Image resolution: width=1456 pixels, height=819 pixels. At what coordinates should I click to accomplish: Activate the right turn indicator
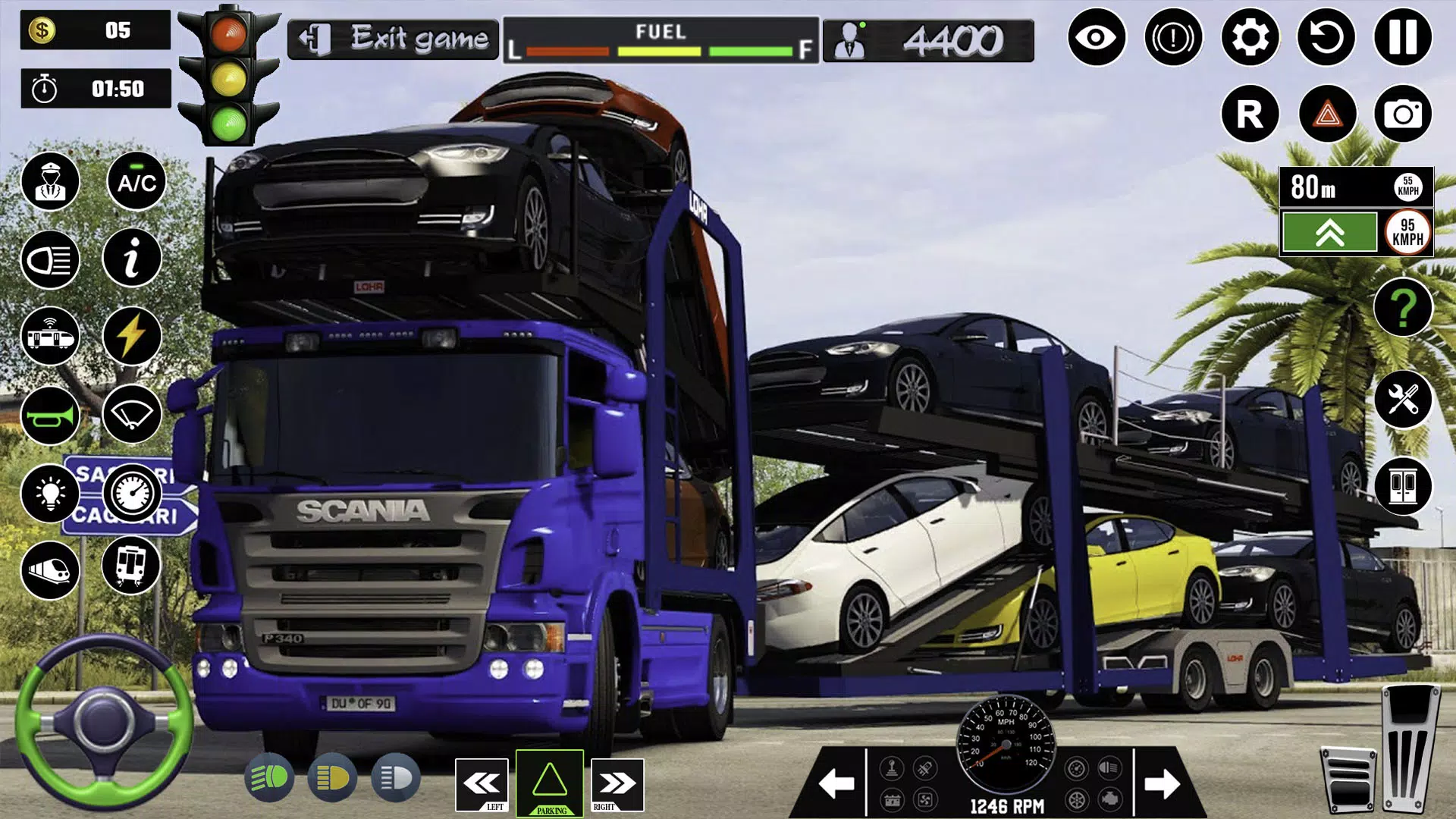(617, 784)
